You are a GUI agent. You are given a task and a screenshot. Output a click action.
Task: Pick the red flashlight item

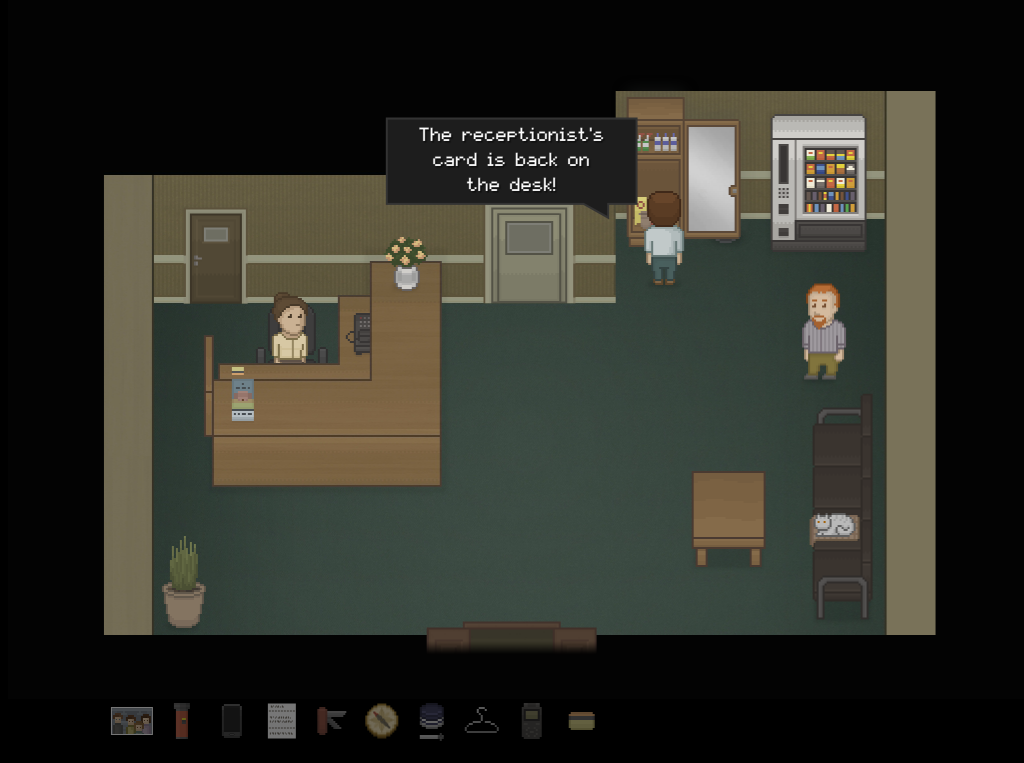[181, 721]
